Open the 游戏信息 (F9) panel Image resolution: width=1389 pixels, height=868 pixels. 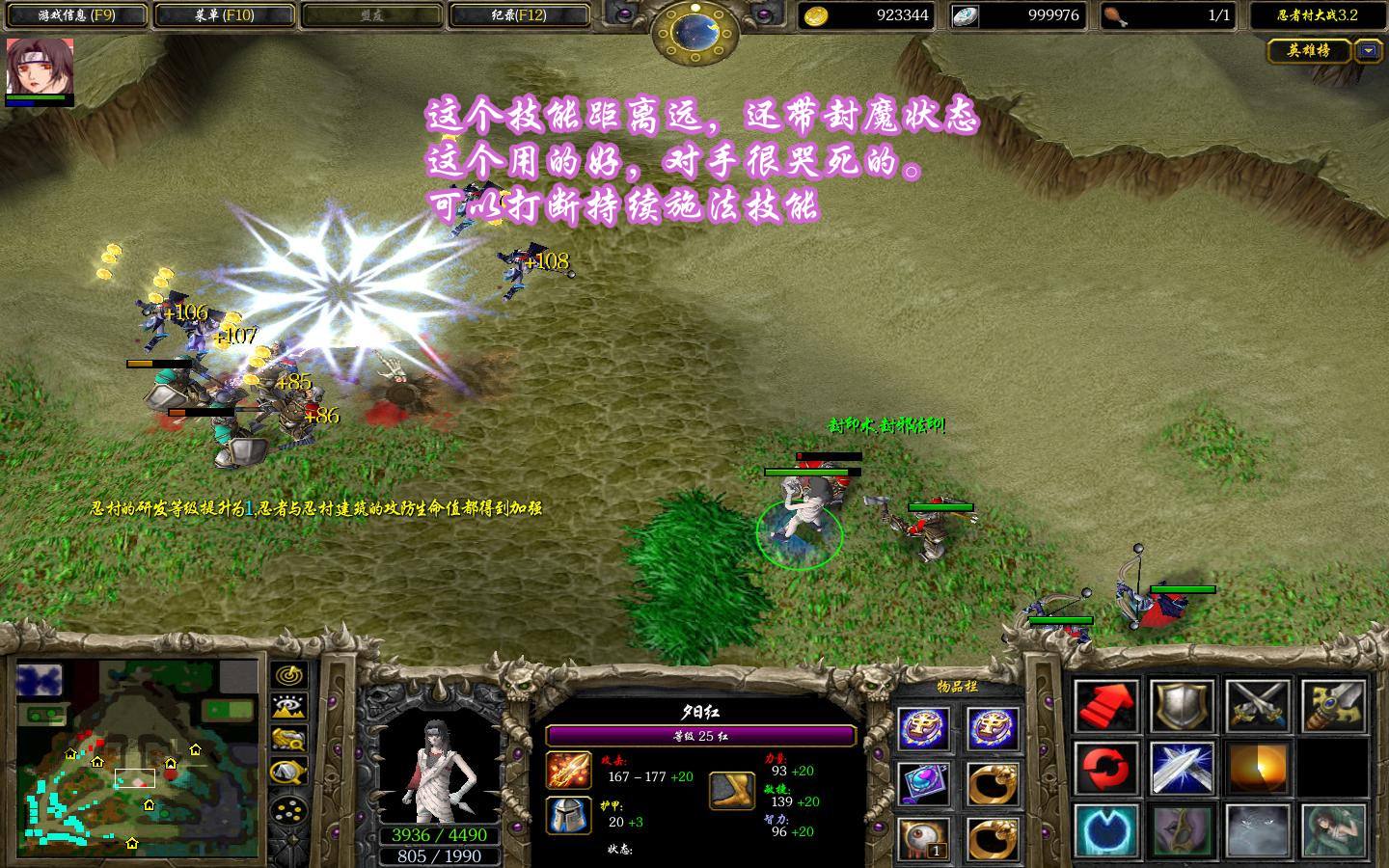77,16
